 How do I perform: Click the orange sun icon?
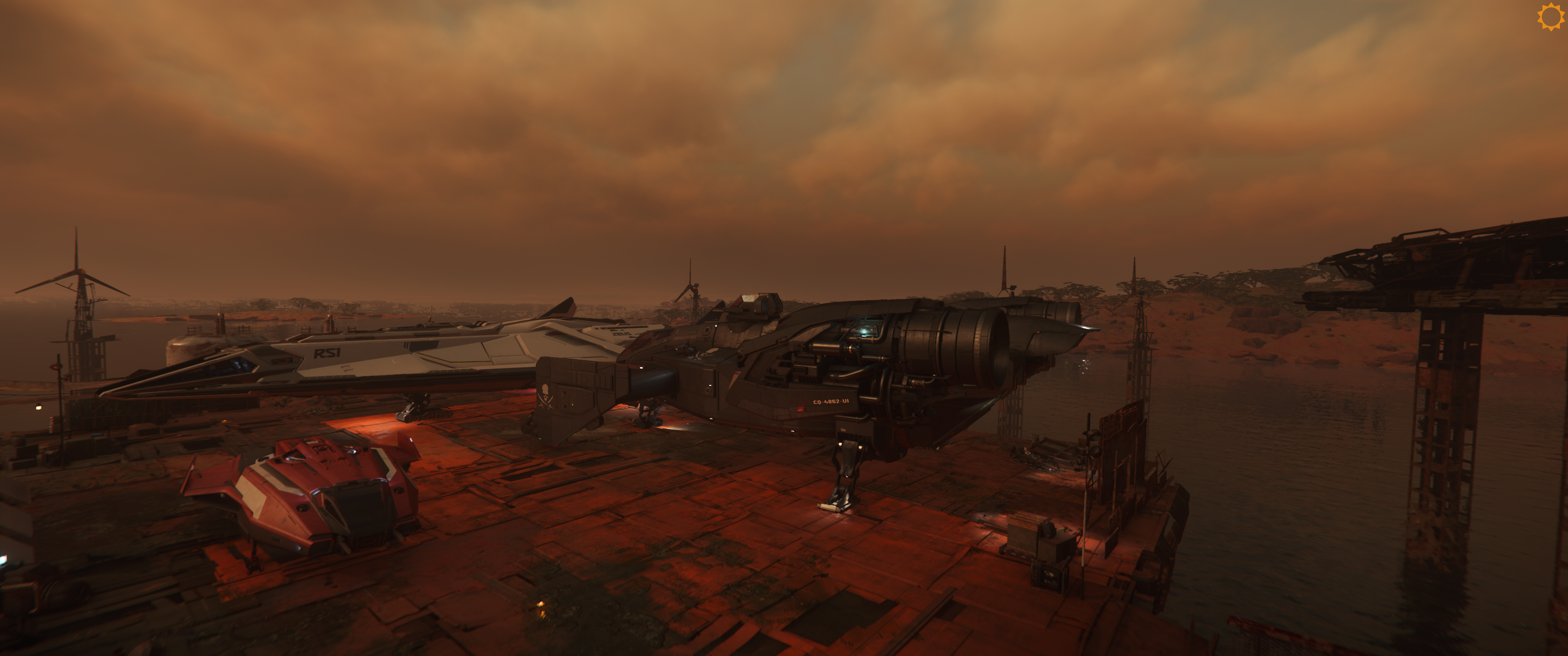pyautogui.click(x=1550, y=16)
